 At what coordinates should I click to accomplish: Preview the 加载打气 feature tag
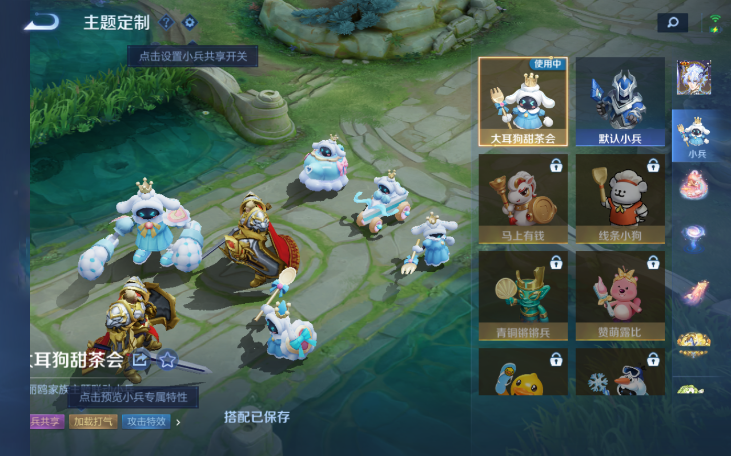94,422
